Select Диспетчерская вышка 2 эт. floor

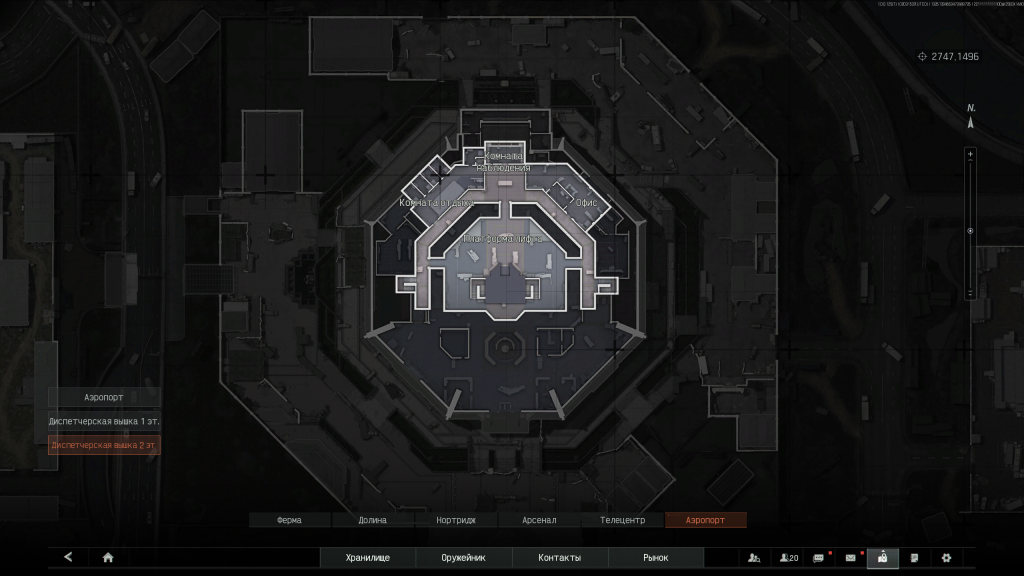tap(104, 445)
